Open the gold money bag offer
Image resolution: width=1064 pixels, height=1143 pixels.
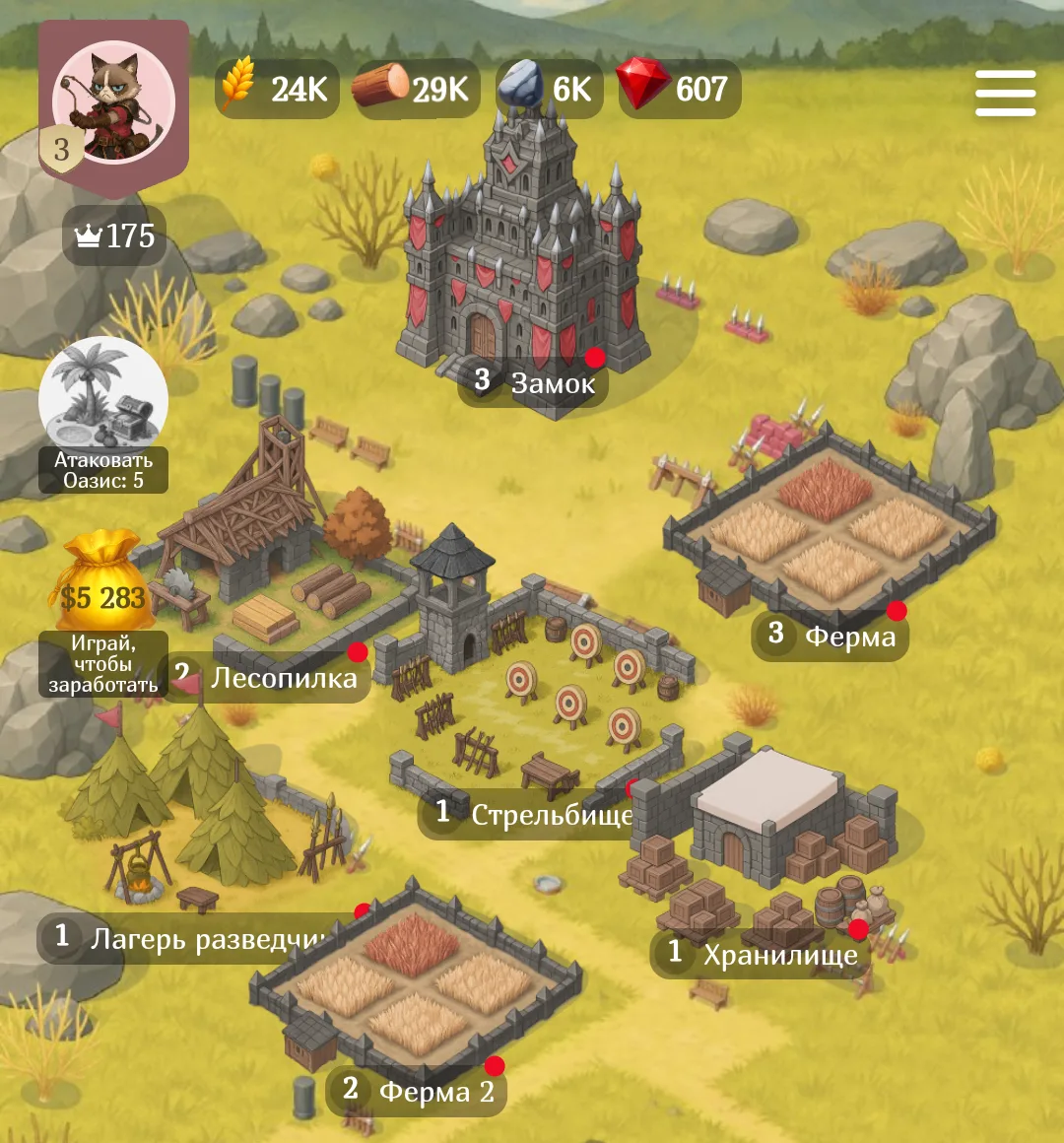[x=102, y=613]
